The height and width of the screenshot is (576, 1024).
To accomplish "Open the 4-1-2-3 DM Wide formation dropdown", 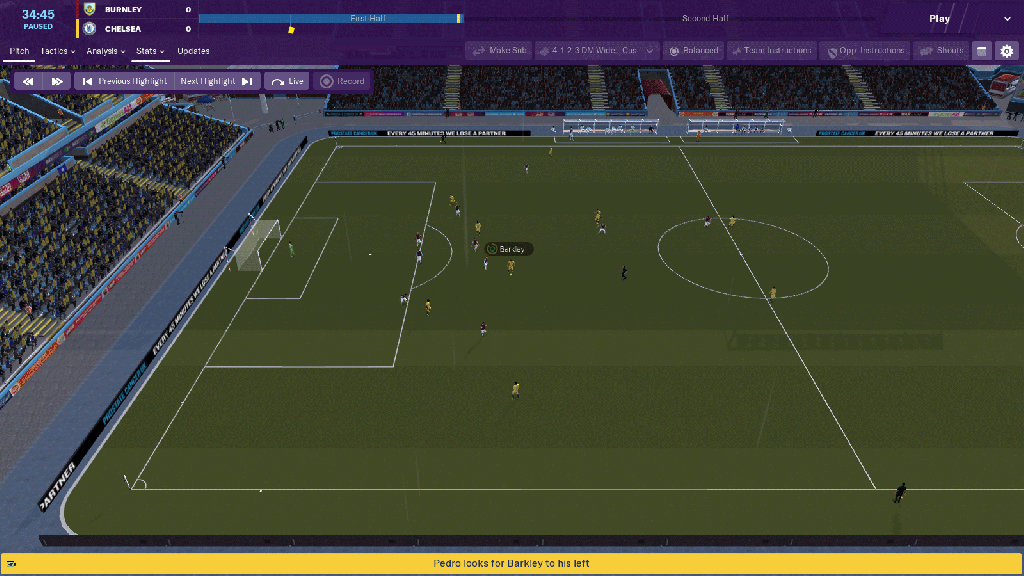I will [x=597, y=50].
